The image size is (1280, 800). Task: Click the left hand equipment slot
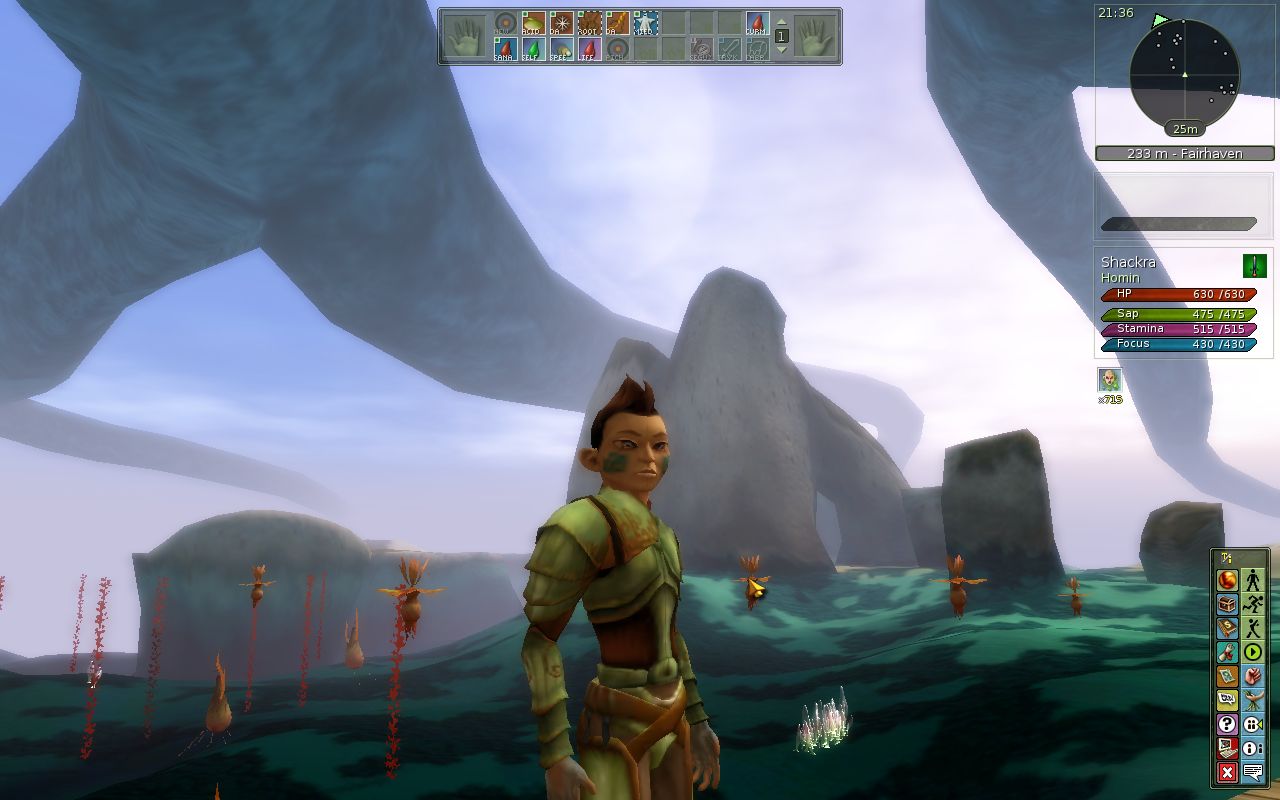[x=464, y=36]
